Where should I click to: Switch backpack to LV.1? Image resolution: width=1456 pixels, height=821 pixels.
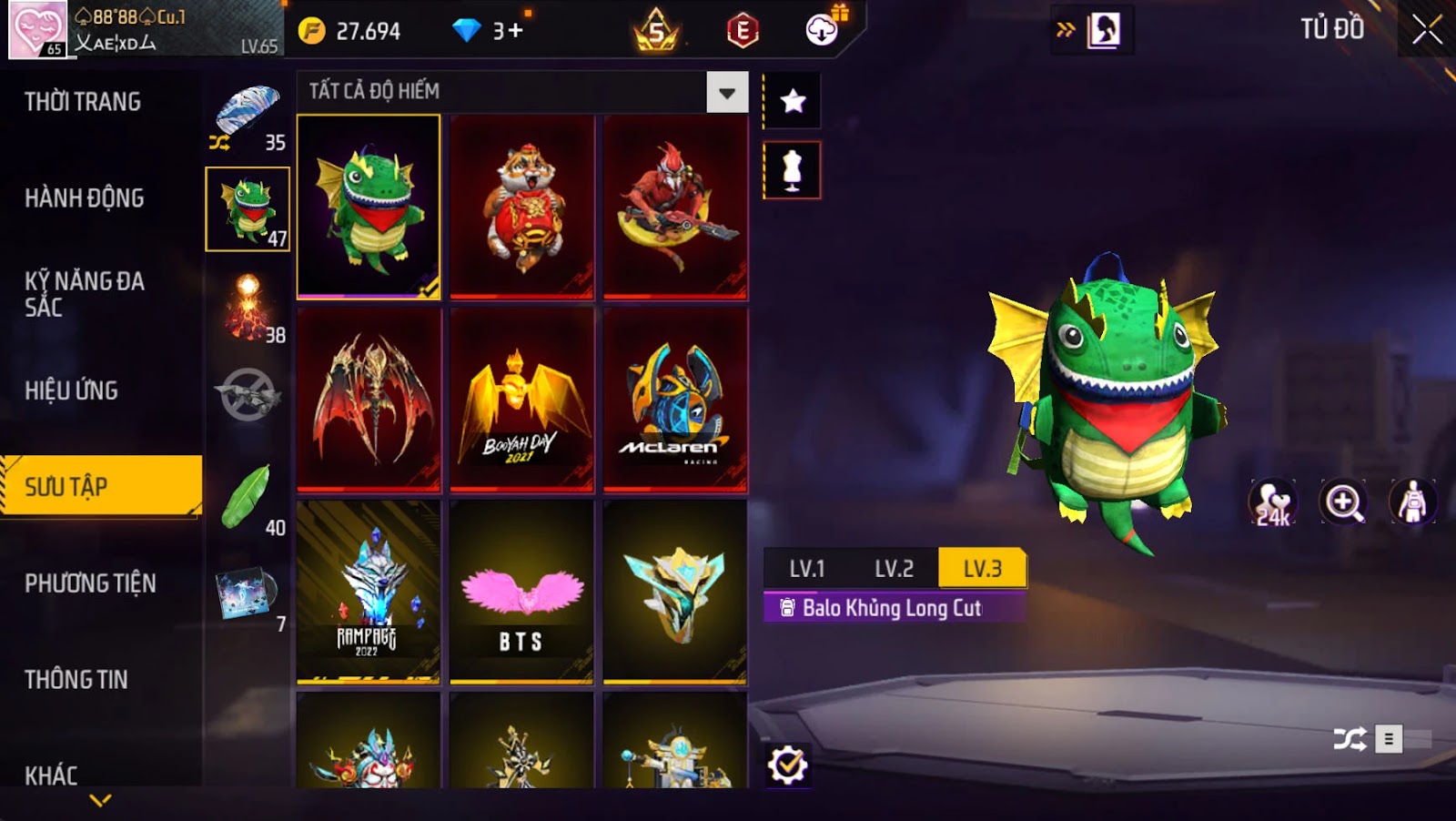[x=807, y=569]
